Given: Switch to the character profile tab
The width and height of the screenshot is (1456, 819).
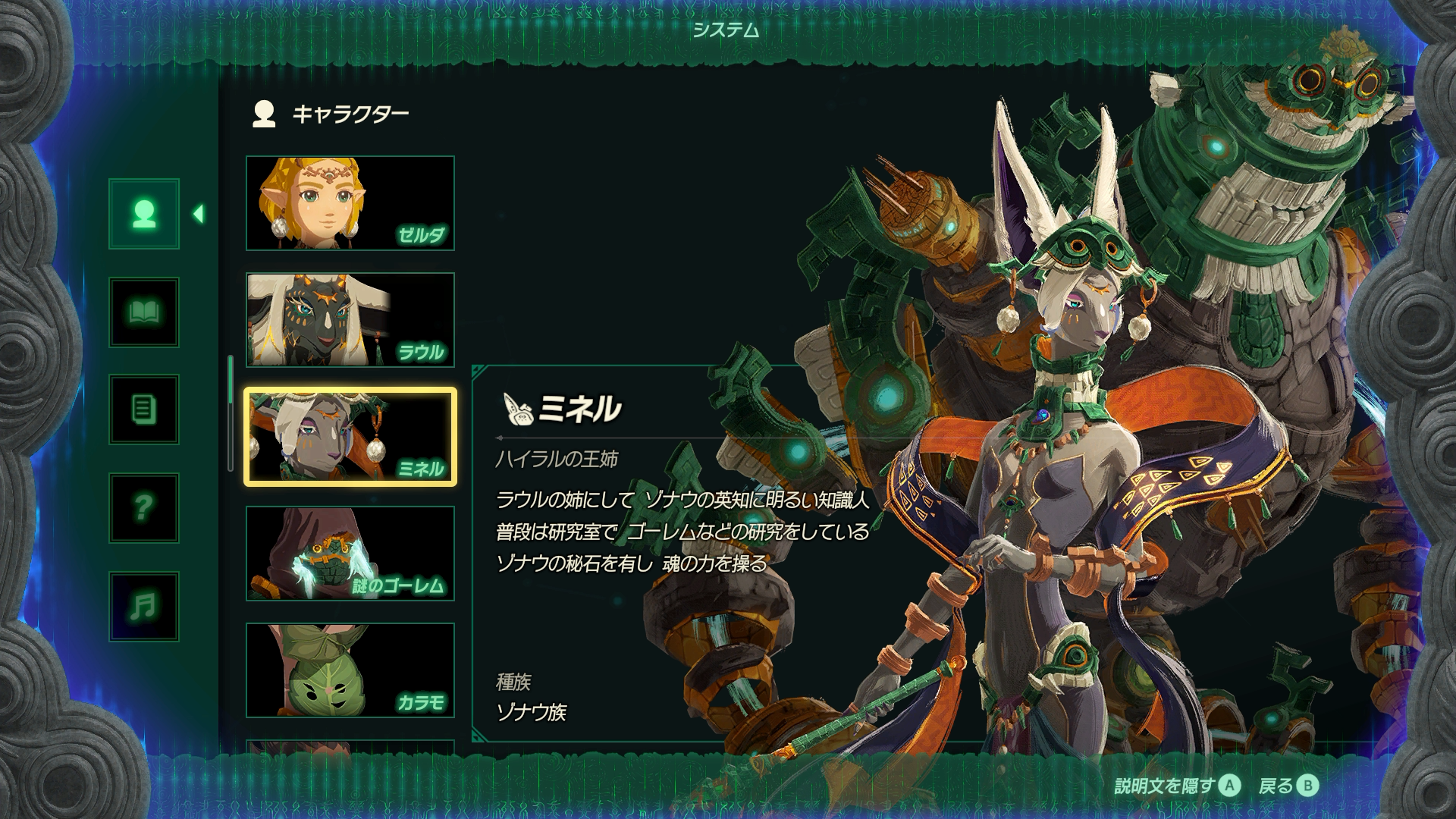Looking at the screenshot, I should [x=144, y=214].
